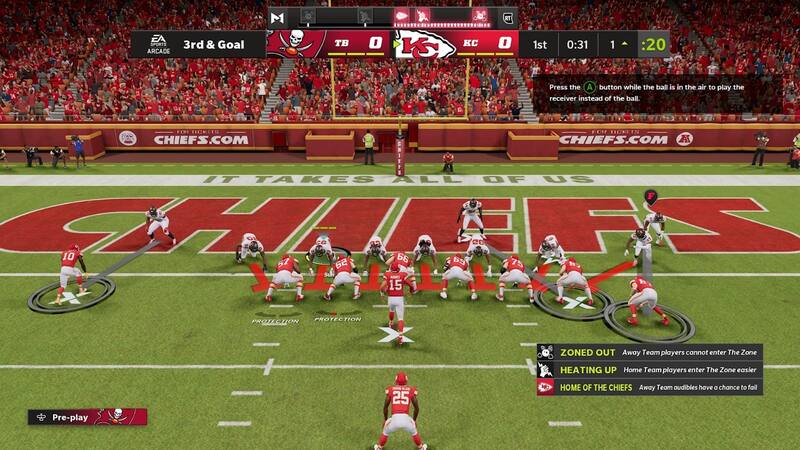Click the momentum M logo icon

(277, 16)
